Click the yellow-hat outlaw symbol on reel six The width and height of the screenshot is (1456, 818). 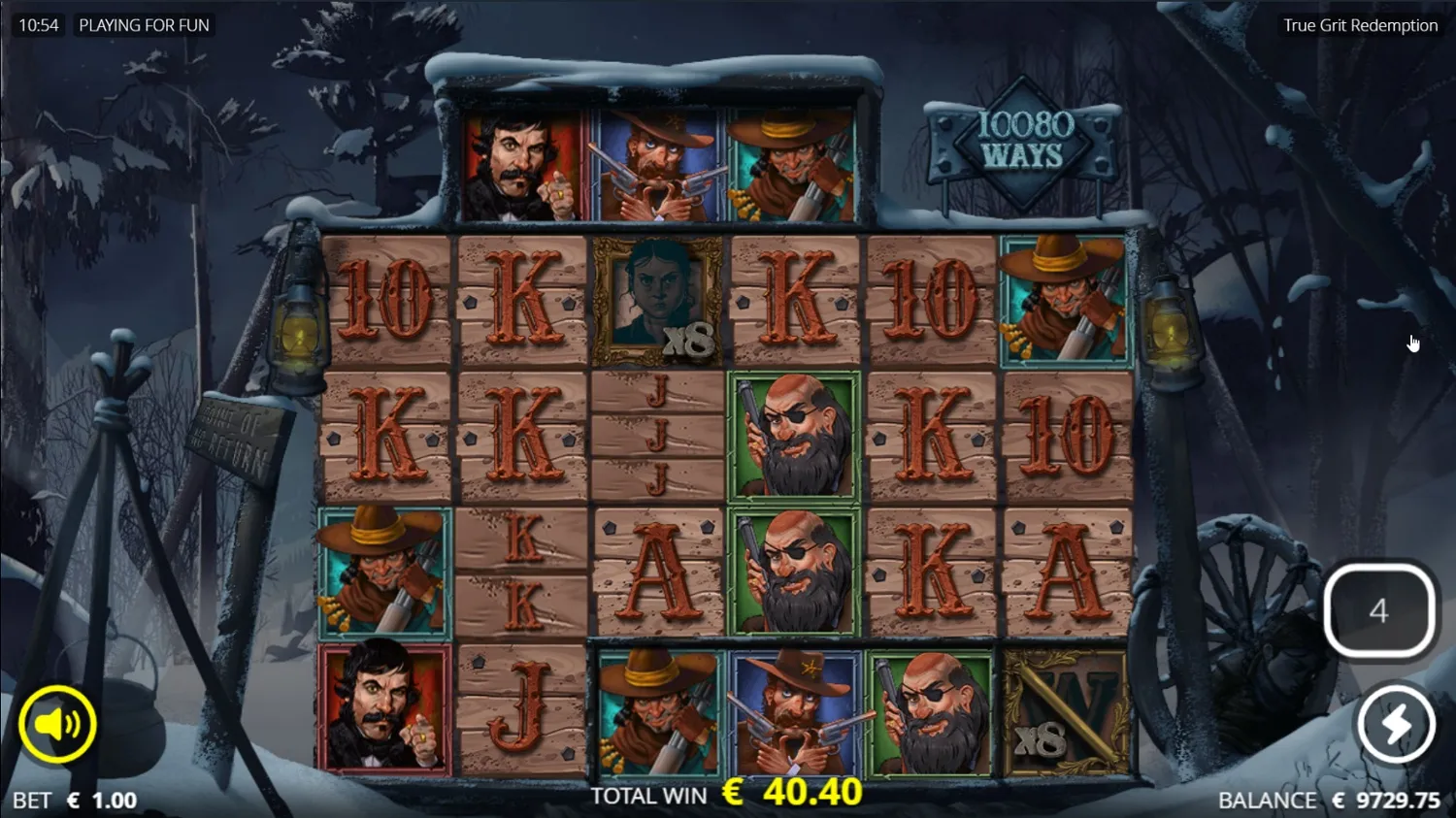point(1064,301)
